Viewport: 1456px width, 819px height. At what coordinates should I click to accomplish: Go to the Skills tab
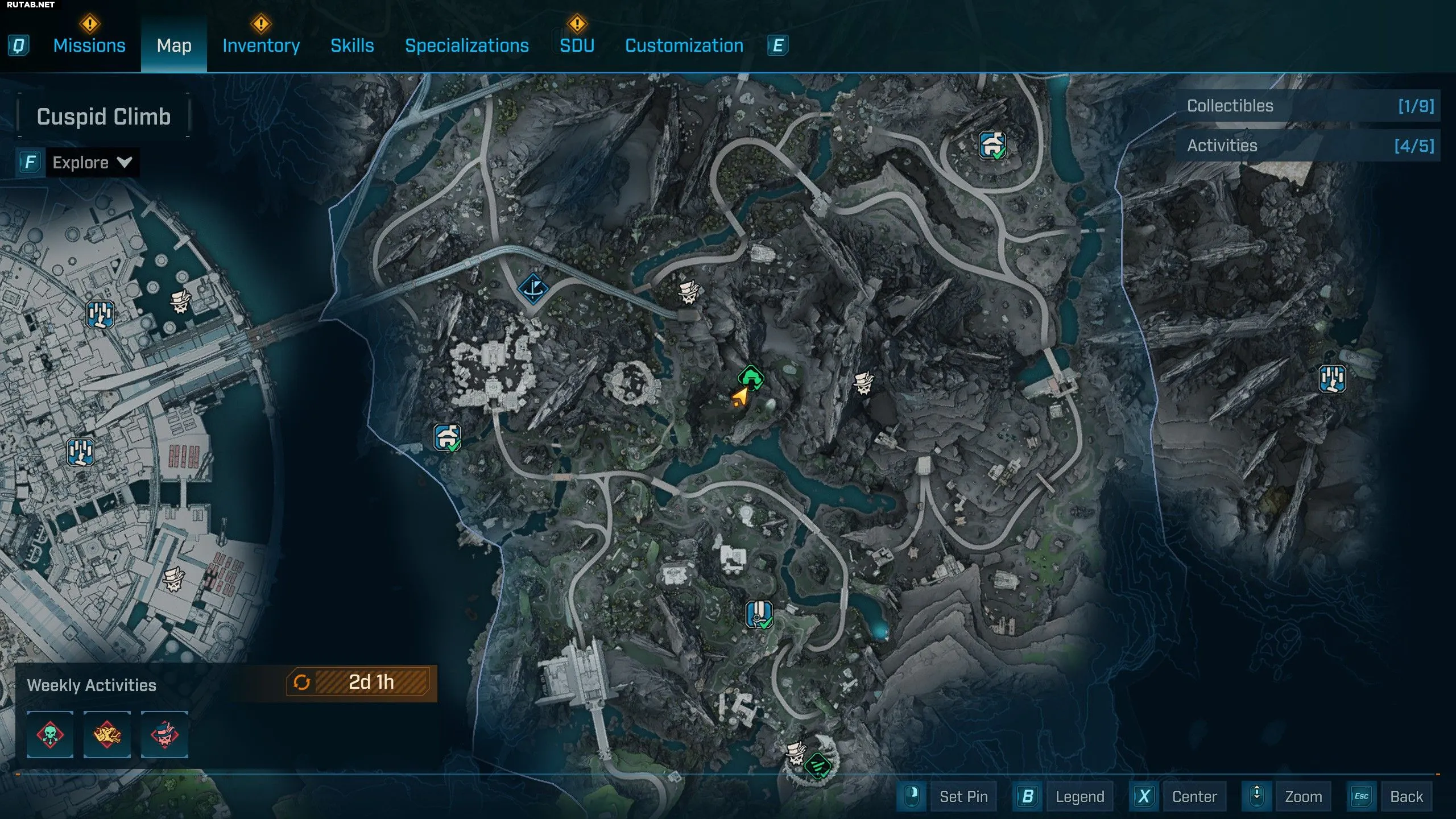point(352,45)
